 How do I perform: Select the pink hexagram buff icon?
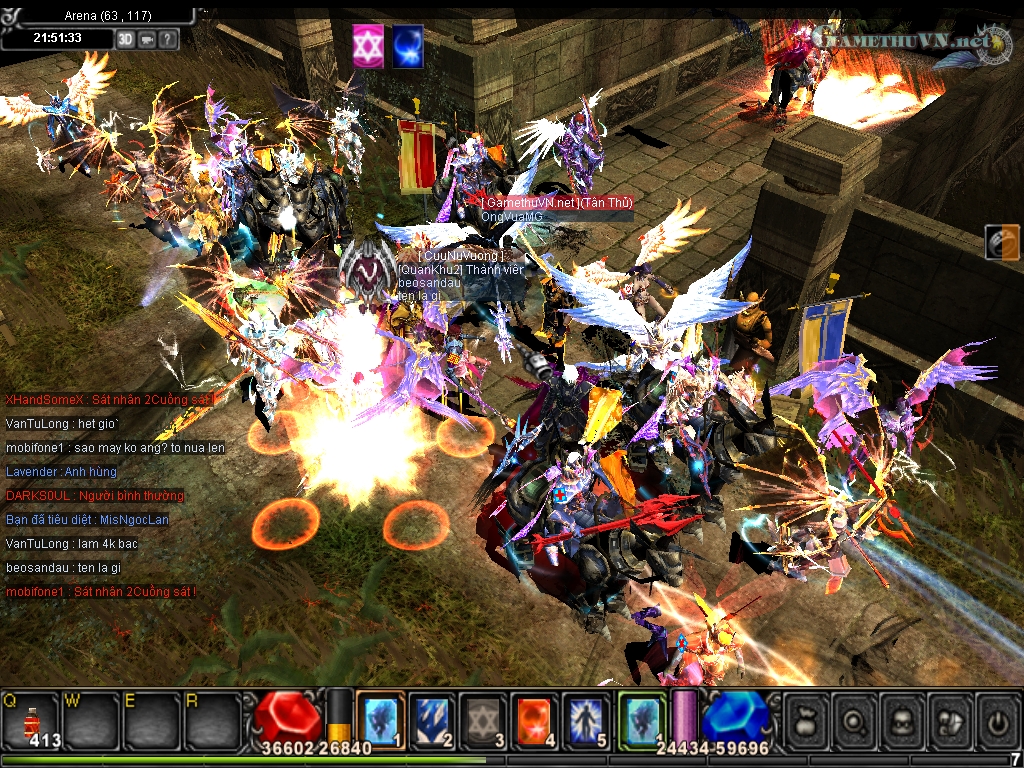click(368, 47)
